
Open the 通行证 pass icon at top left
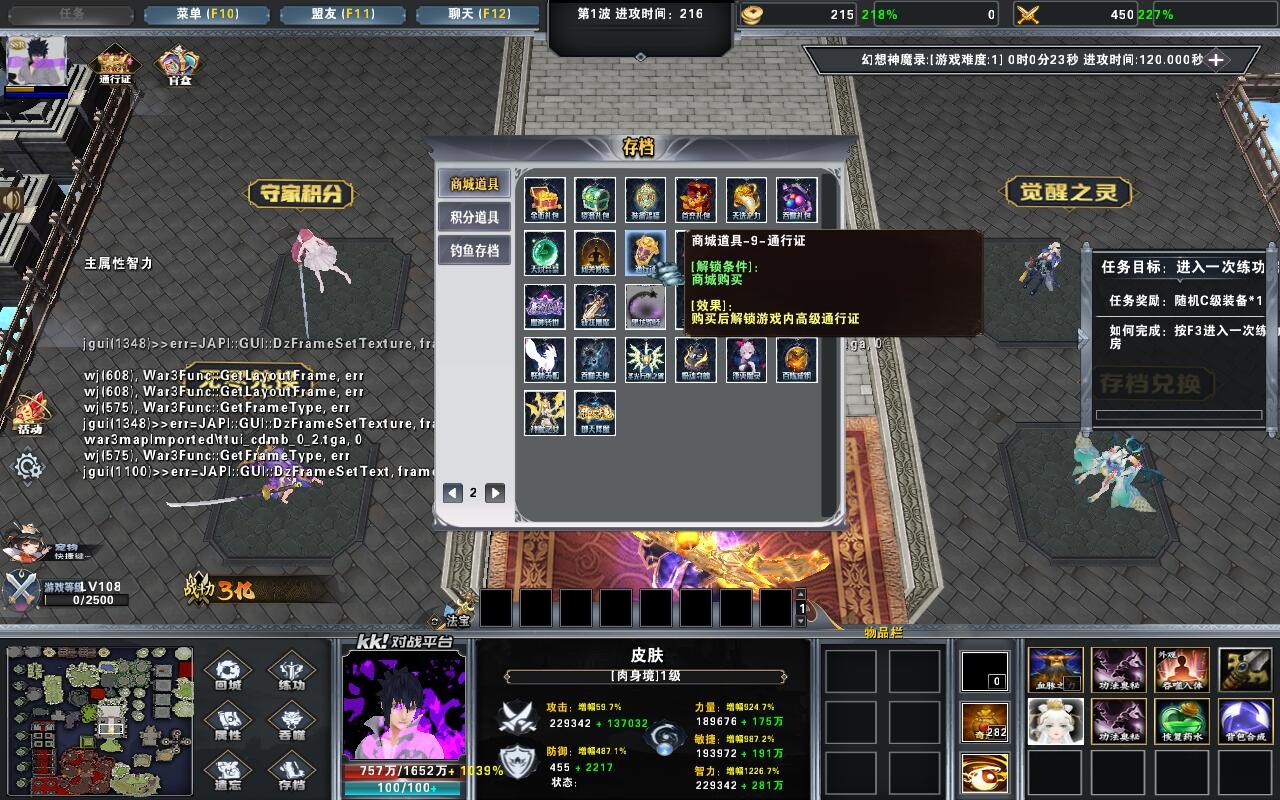click(115, 64)
